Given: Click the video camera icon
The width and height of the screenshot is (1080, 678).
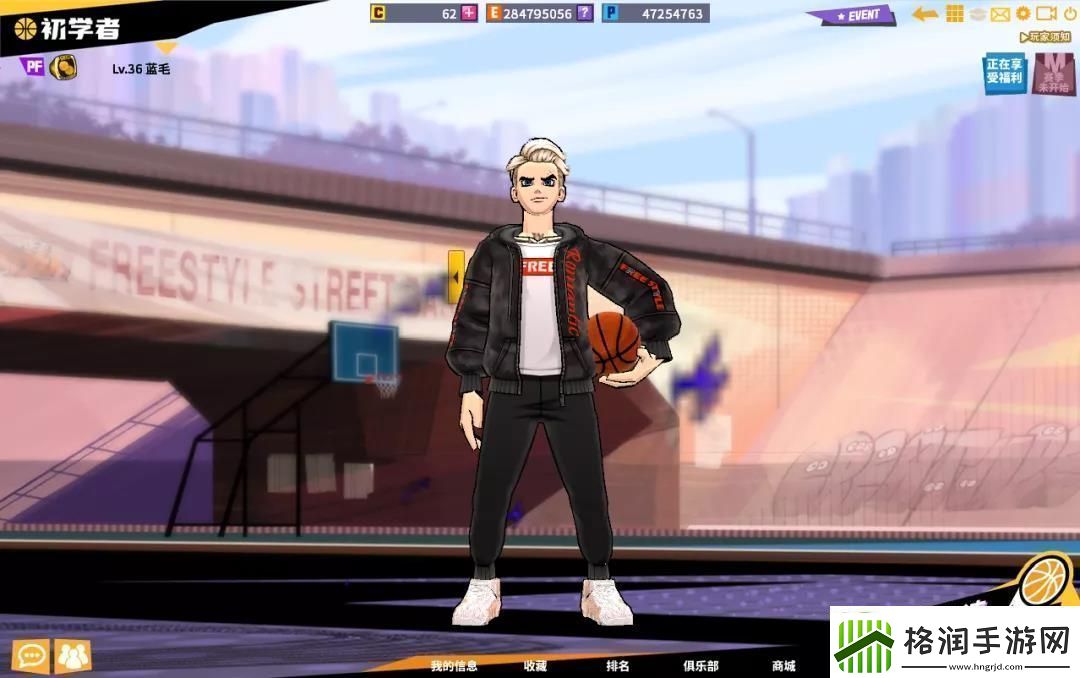Looking at the screenshot, I should pyautogui.click(x=1046, y=14).
